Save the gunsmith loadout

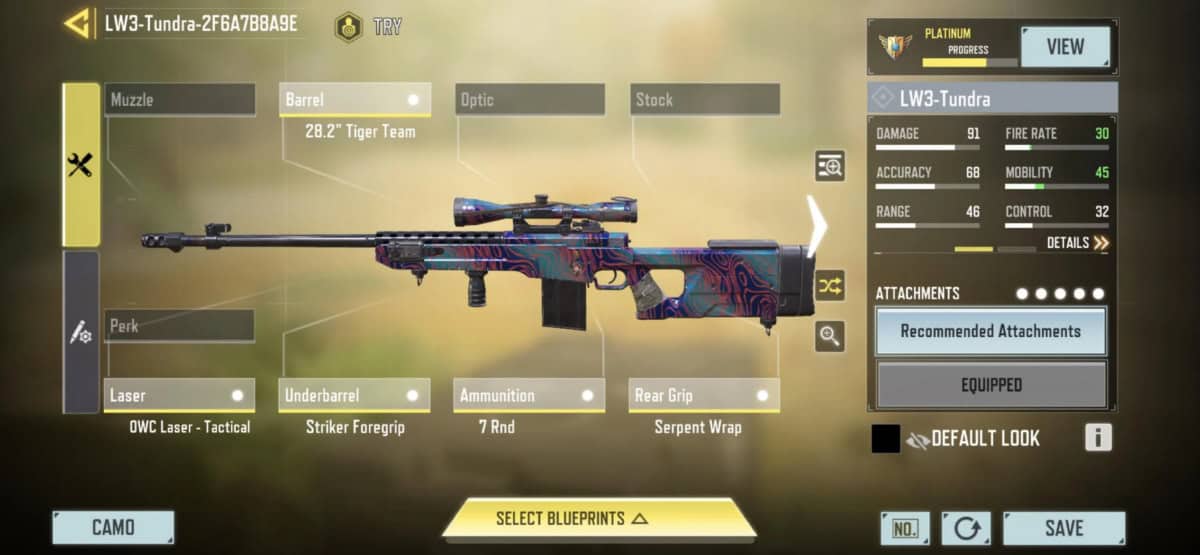1064,527
